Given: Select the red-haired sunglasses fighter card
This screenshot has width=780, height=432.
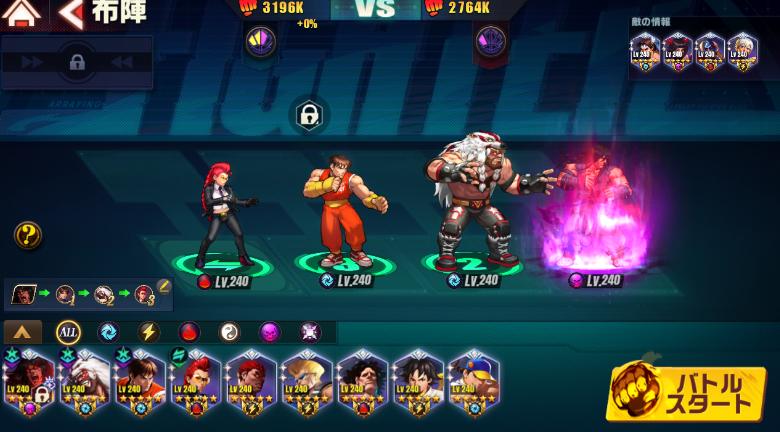Looking at the screenshot, I should click(195, 382).
